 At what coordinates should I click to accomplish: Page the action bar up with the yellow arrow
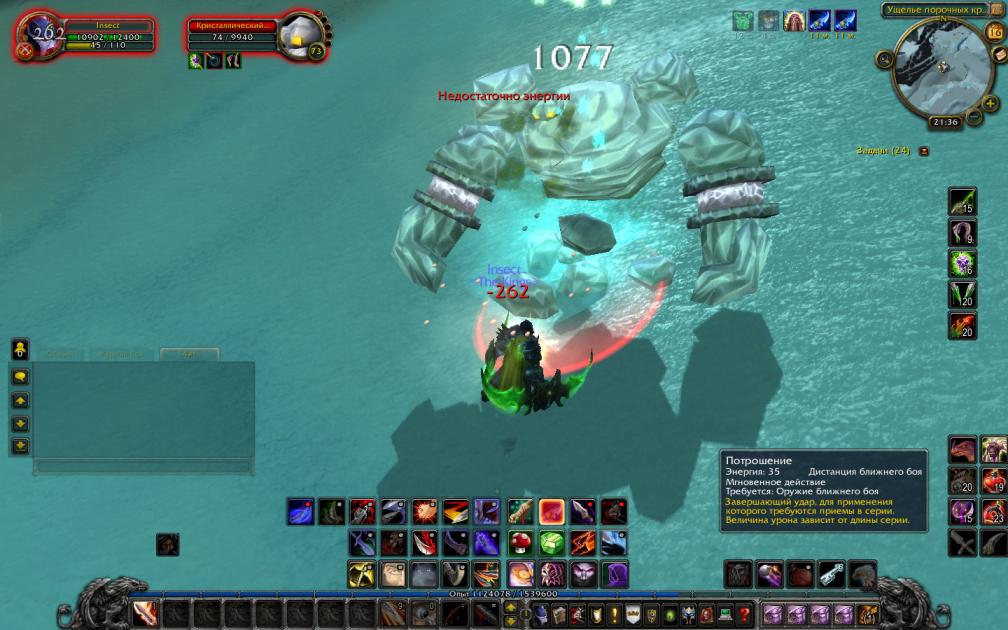[x=20, y=400]
